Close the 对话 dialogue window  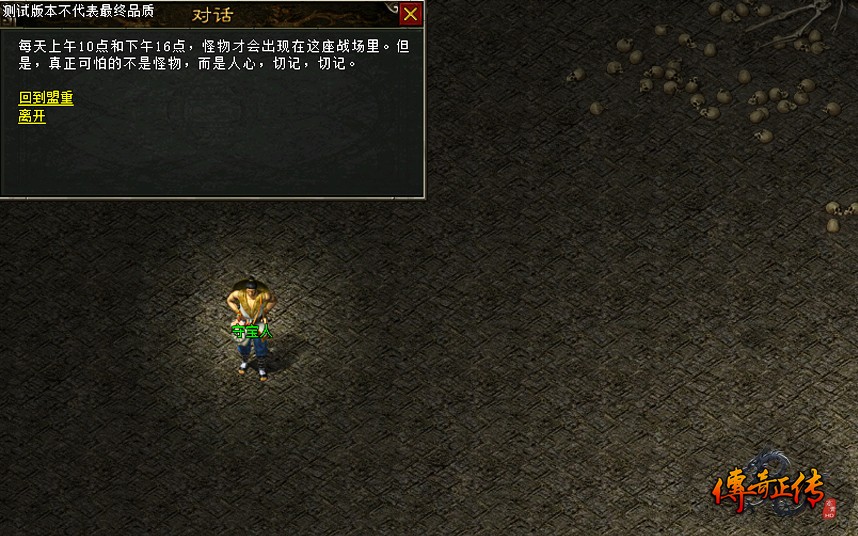click(x=410, y=14)
